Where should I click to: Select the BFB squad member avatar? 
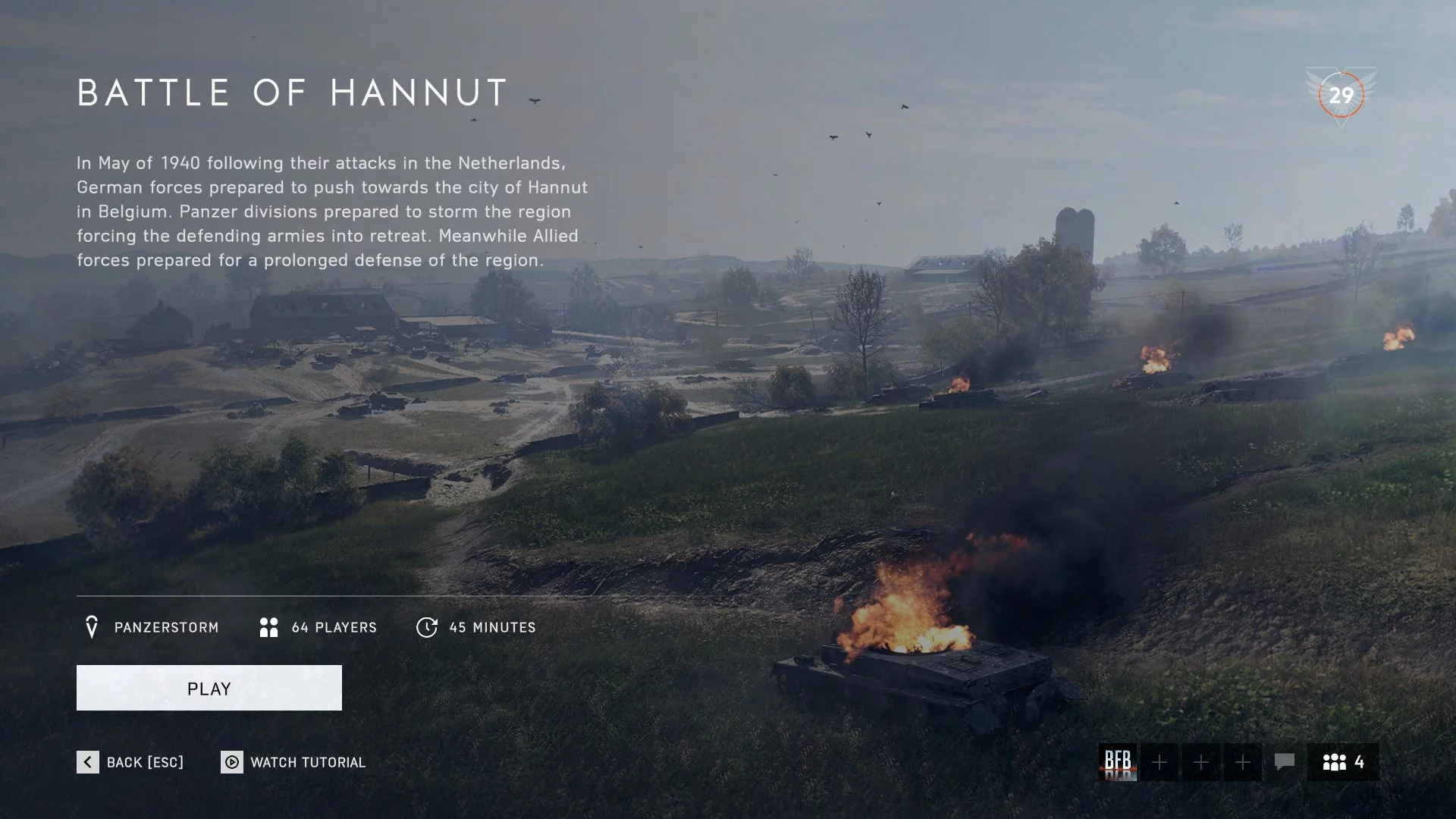(x=1118, y=762)
